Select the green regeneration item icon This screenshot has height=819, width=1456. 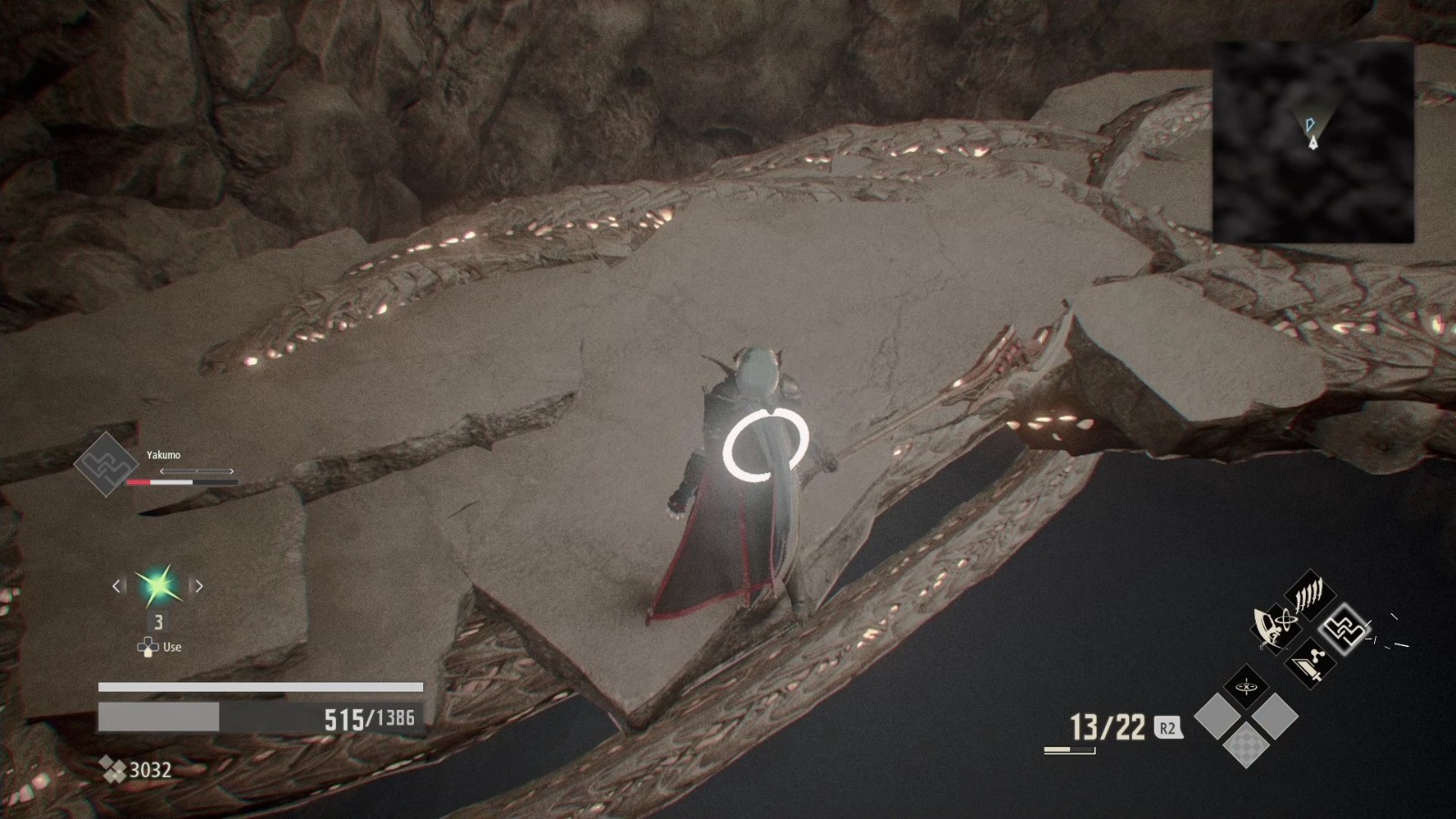[157, 585]
